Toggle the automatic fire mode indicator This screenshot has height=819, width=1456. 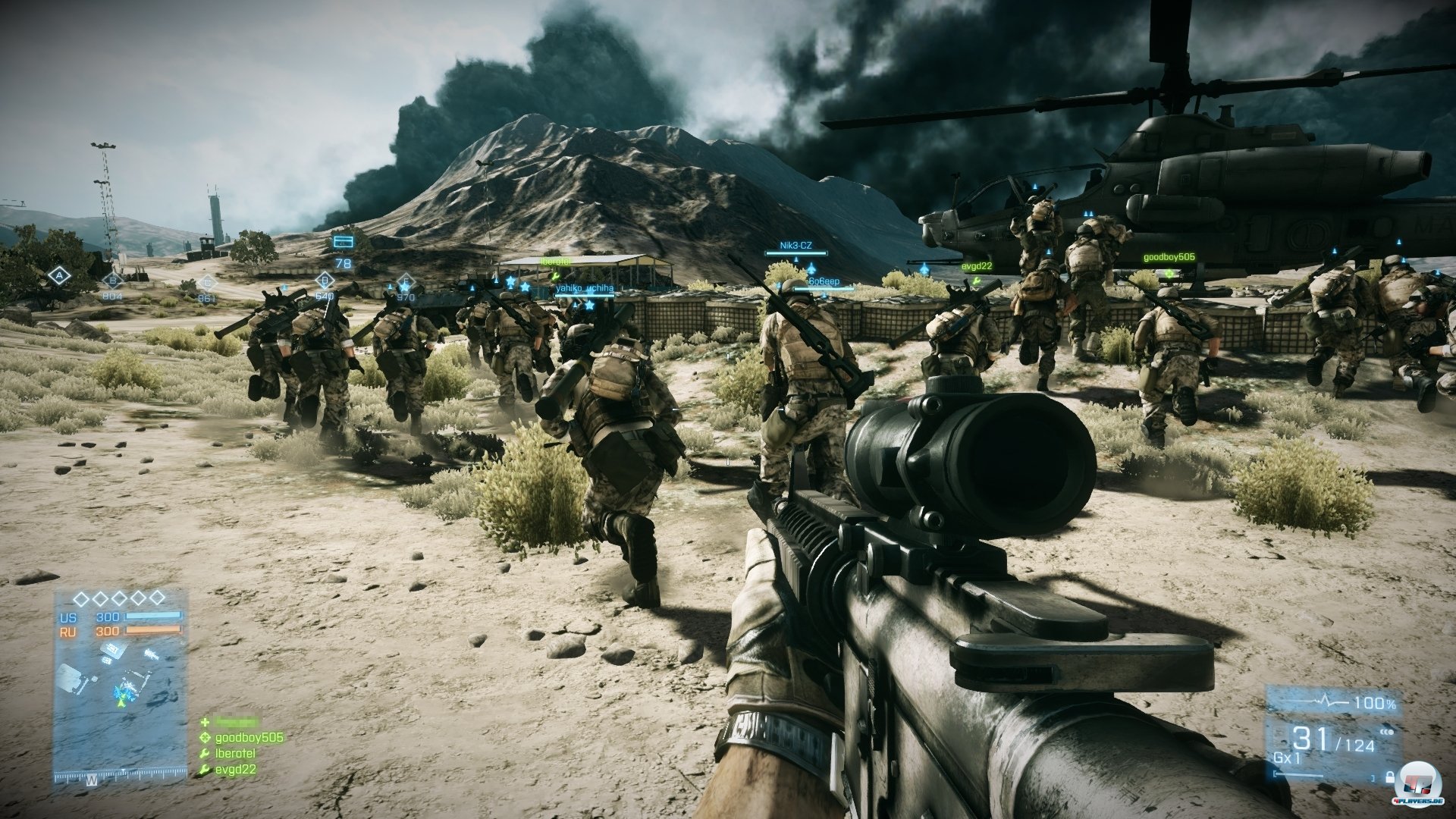[x=1386, y=733]
